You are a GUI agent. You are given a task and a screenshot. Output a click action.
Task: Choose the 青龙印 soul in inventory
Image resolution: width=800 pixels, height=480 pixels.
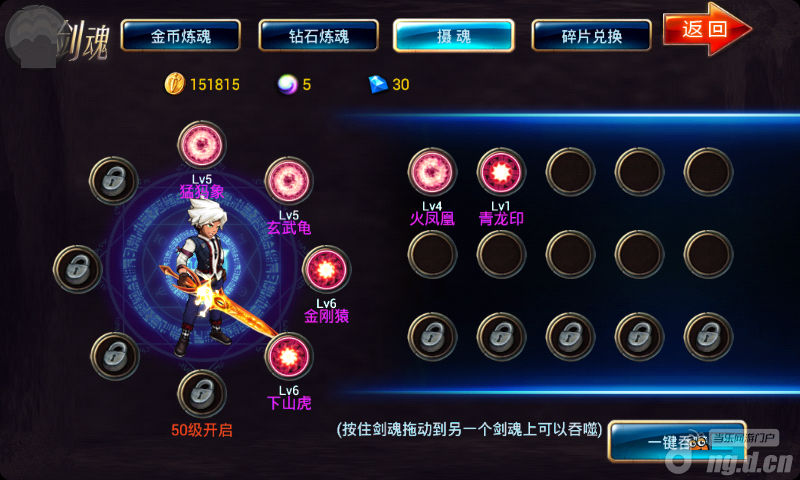501,172
